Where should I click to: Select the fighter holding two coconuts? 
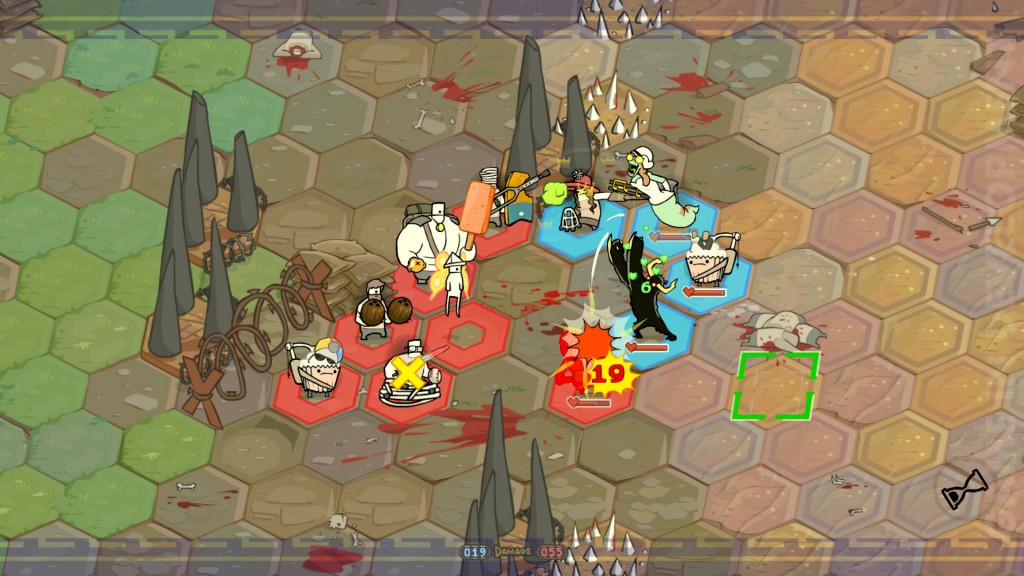[377, 305]
